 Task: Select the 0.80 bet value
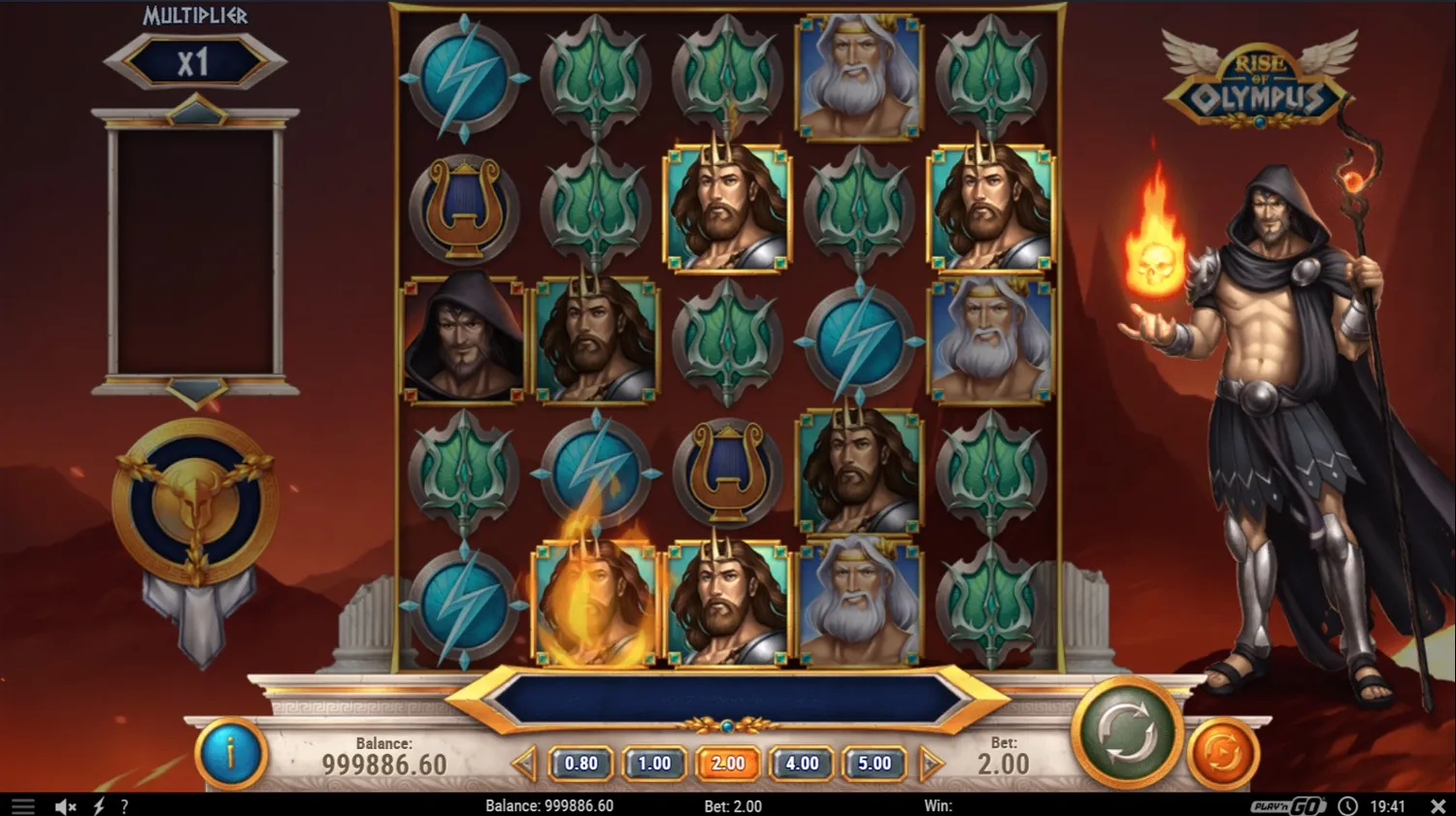pyautogui.click(x=580, y=764)
